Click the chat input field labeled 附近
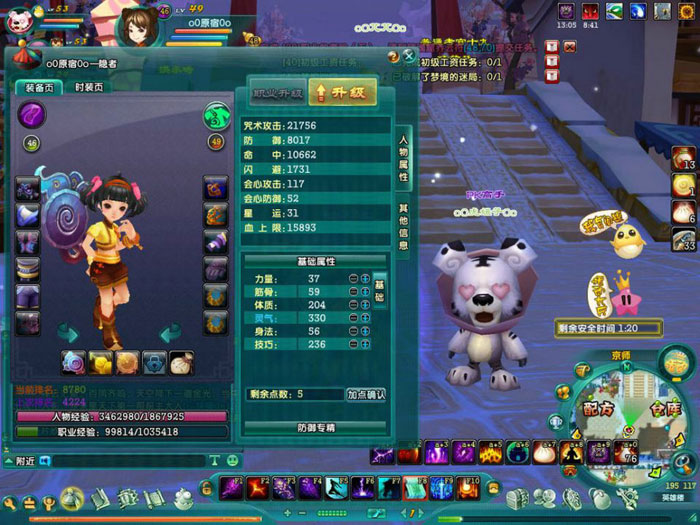 (120, 461)
